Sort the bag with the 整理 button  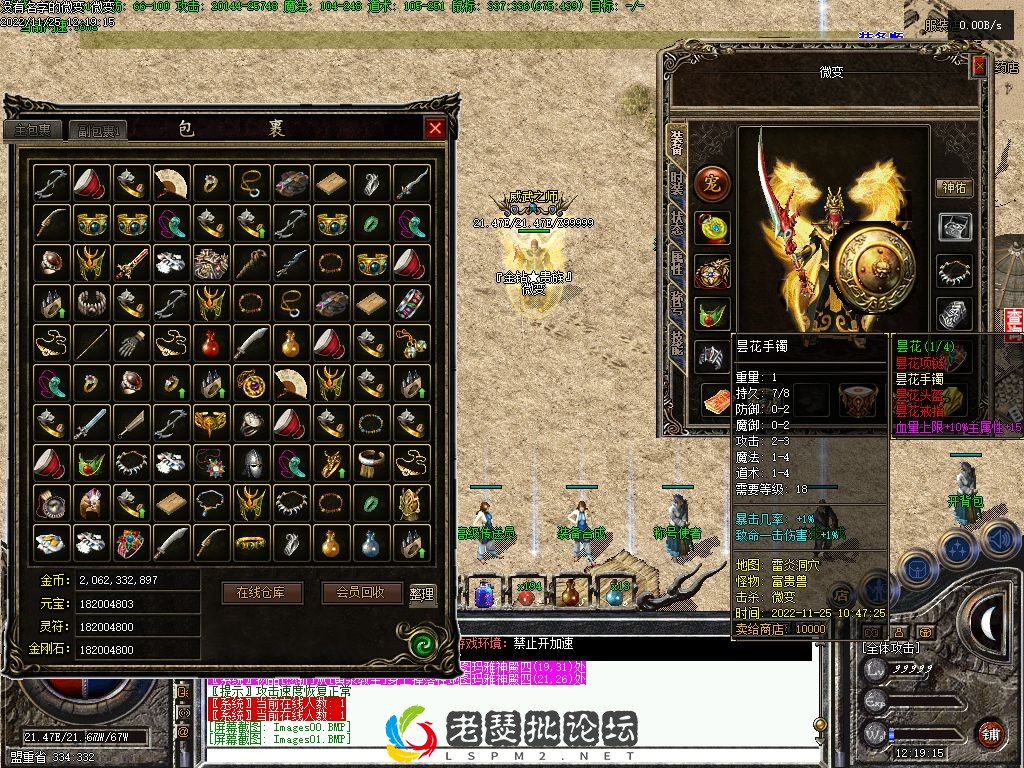[x=422, y=593]
